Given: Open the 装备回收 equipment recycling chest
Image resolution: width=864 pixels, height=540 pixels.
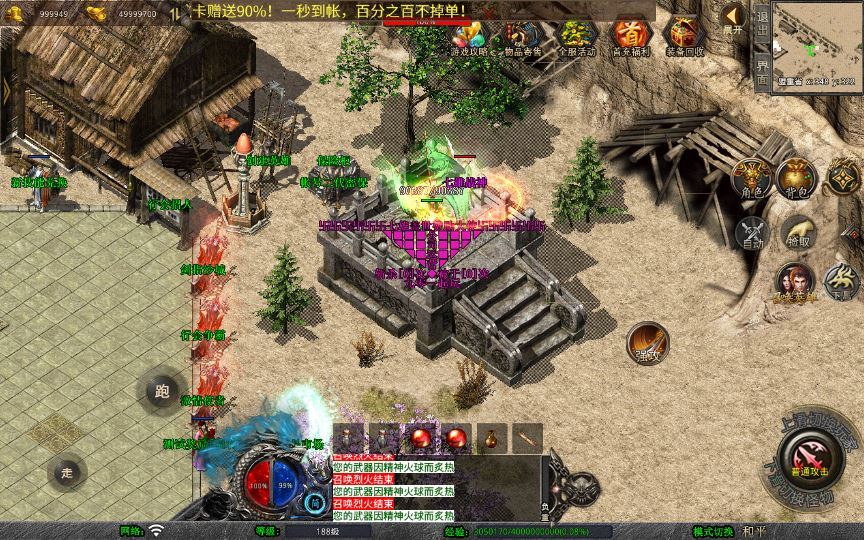Looking at the screenshot, I should click(686, 40).
